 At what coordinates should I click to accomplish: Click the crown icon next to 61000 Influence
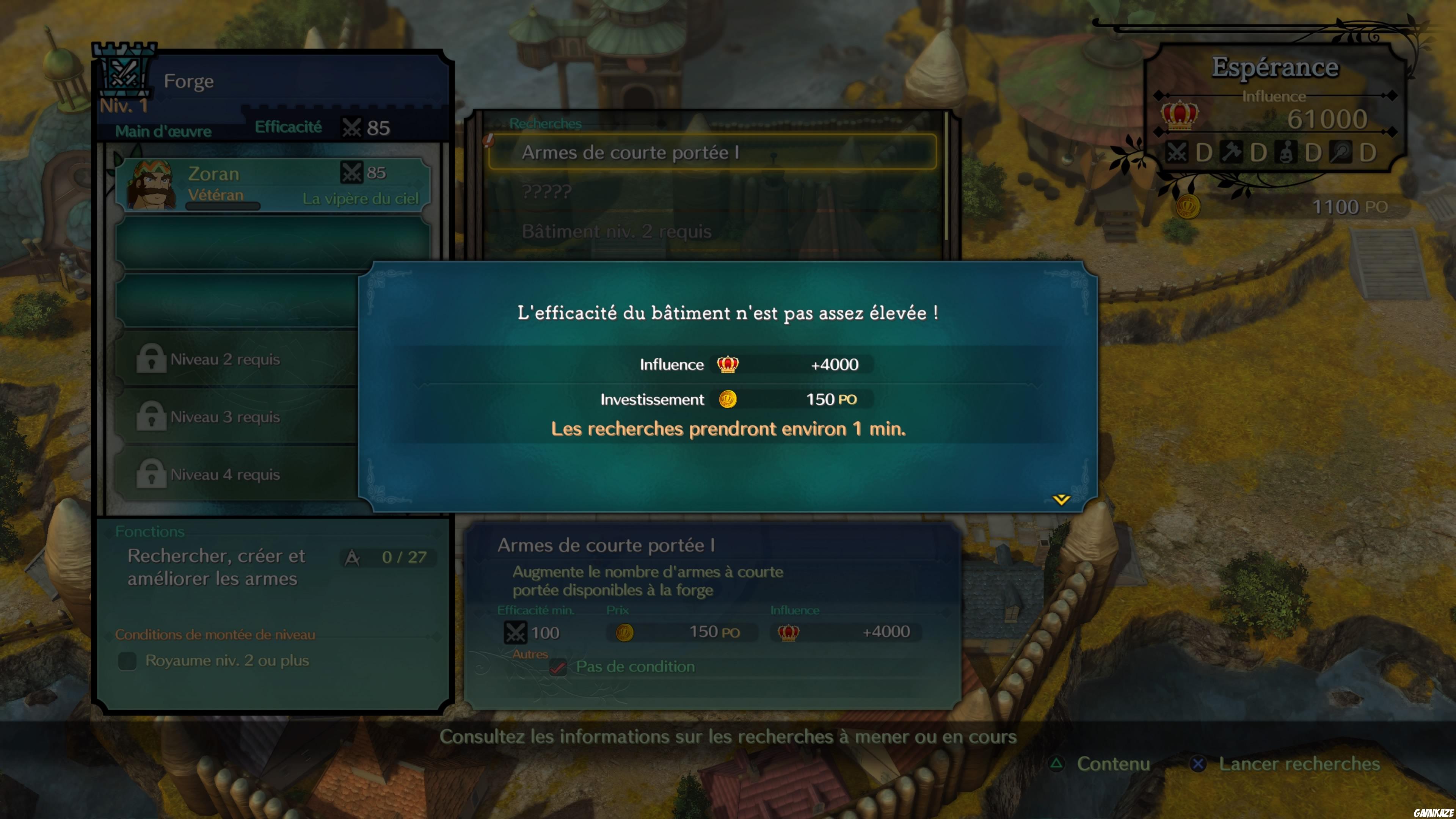point(1180,117)
